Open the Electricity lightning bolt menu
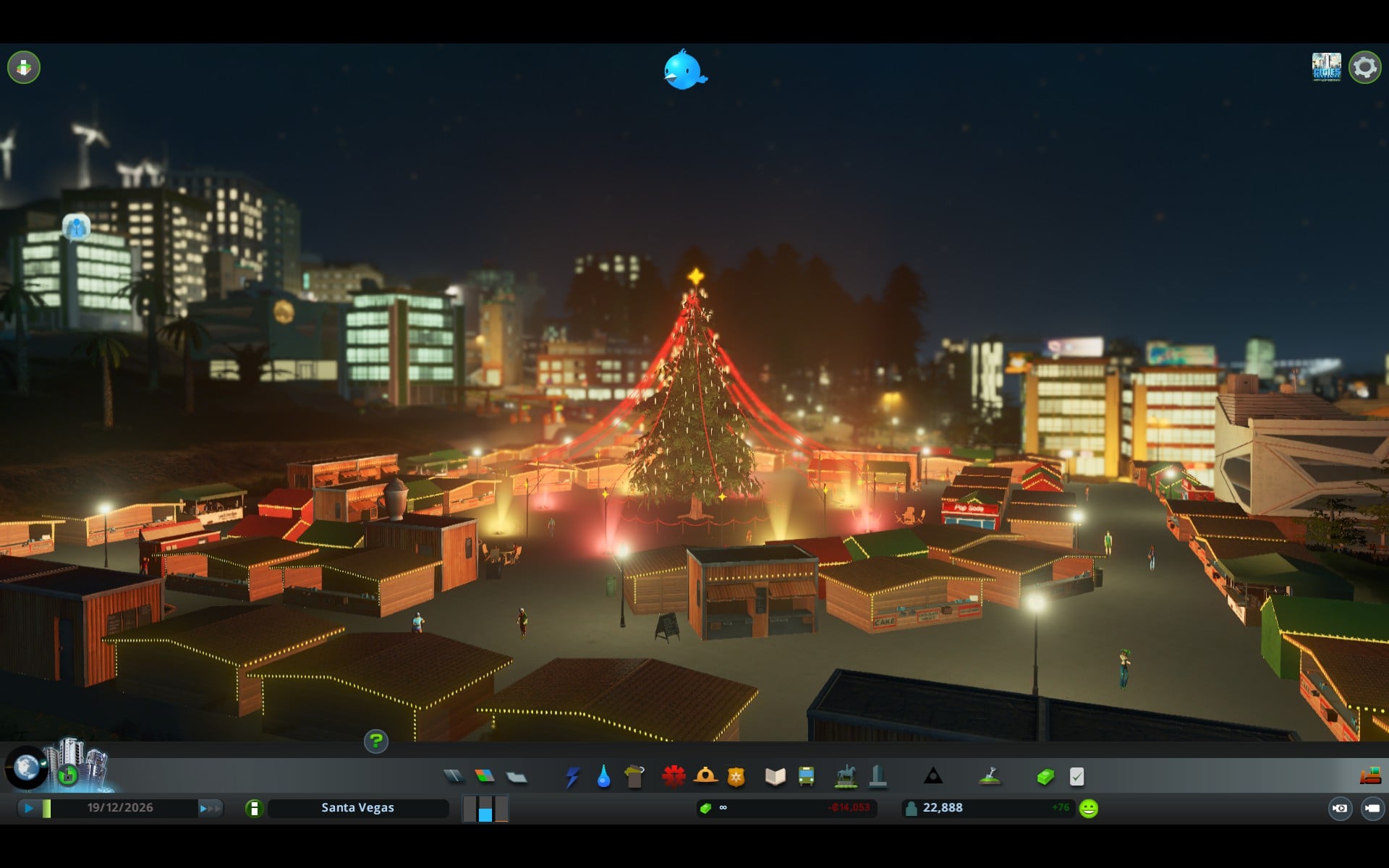The width and height of the screenshot is (1389, 868). click(573, 777)
